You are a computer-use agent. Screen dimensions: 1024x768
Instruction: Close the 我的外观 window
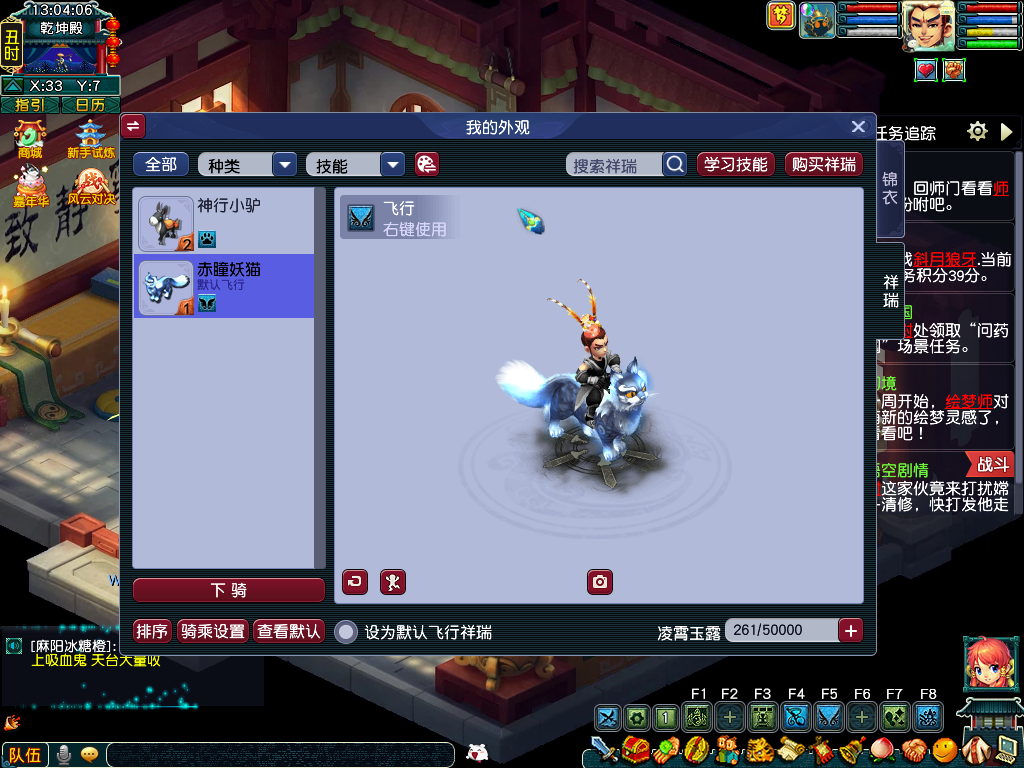pyautogui.click(x=857, y=127)
